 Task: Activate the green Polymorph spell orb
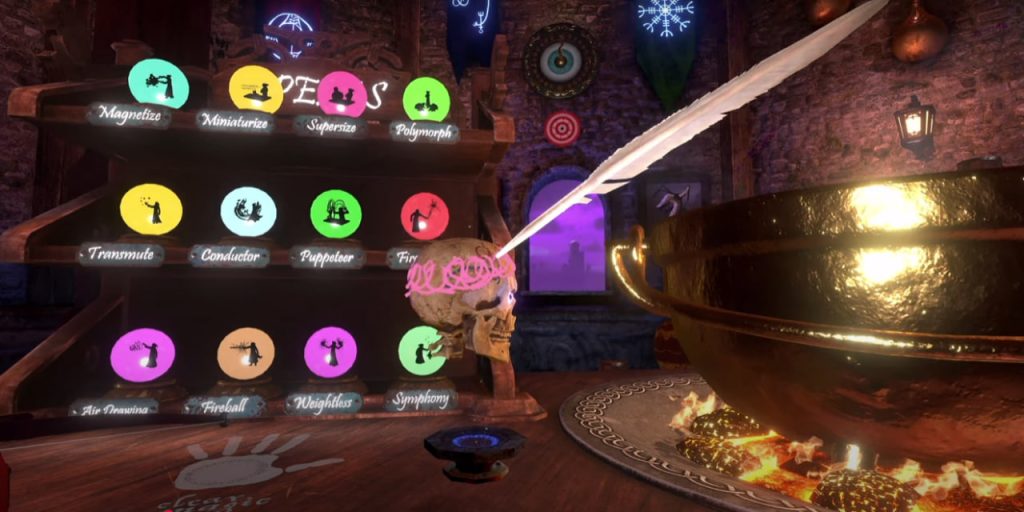click(x=426, y=99)
